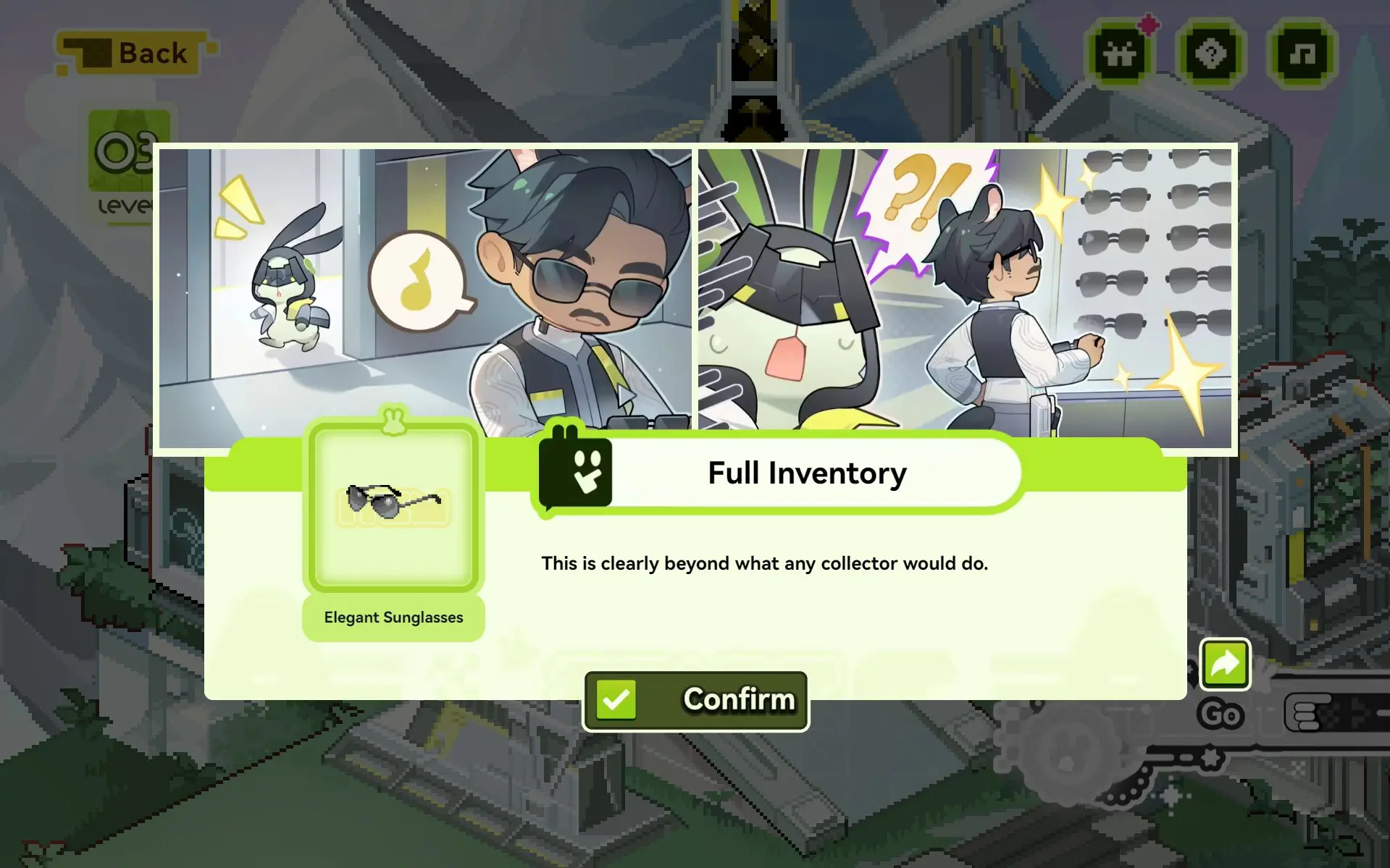Viewport: 1390px width, 868px height.
Task: Click the bunny mascot on the dialogue bubble
Action: tap(576, 471)
